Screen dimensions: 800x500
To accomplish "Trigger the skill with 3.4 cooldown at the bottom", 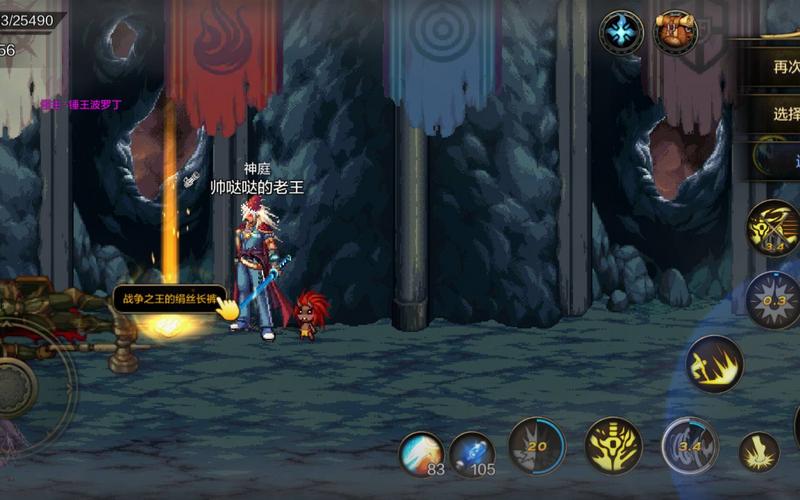I will (690, 445).
